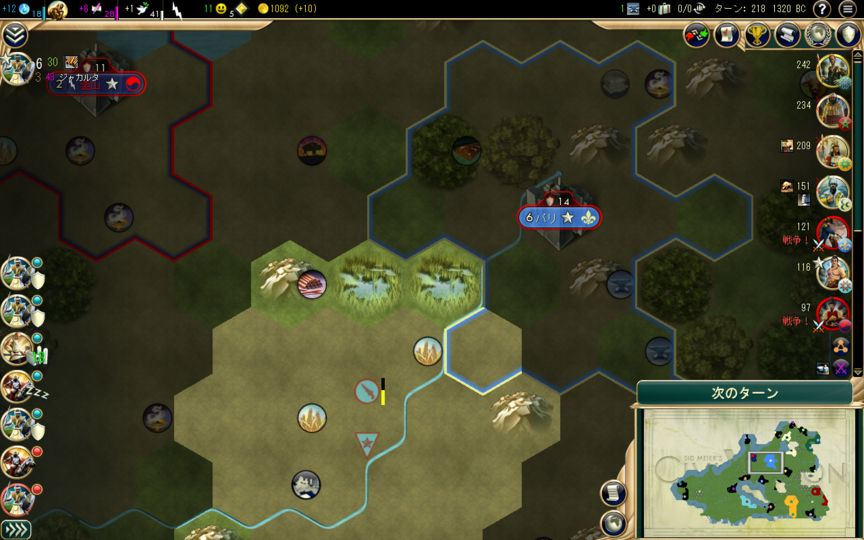Click the ジャカルタ city banner
864x540 pixels.
pyautogui.click(x=96, y=84)
